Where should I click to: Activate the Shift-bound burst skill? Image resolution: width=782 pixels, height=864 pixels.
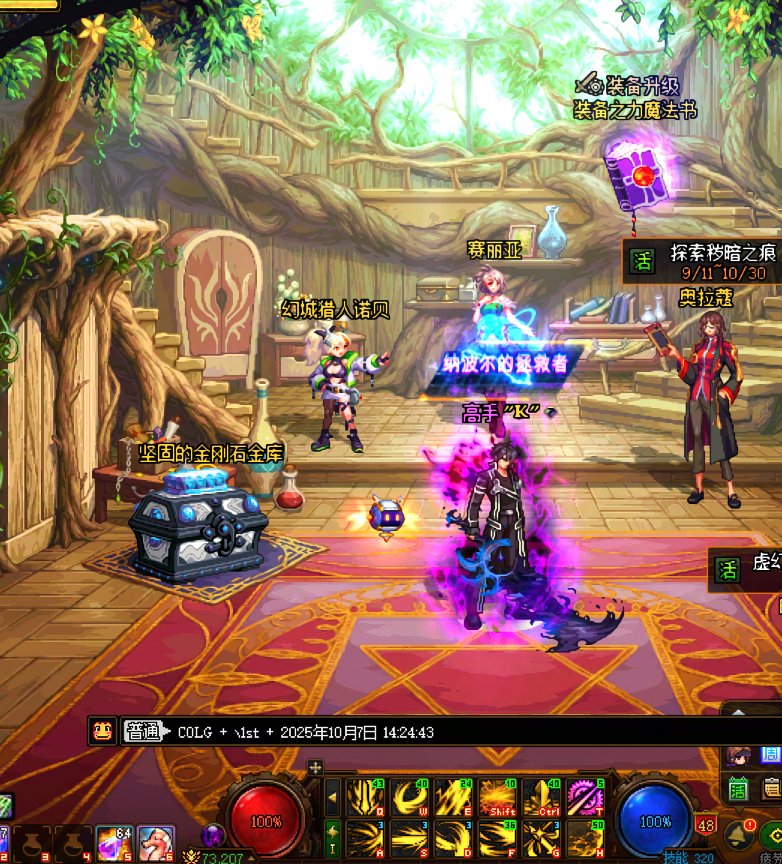[x=497, y=797]
